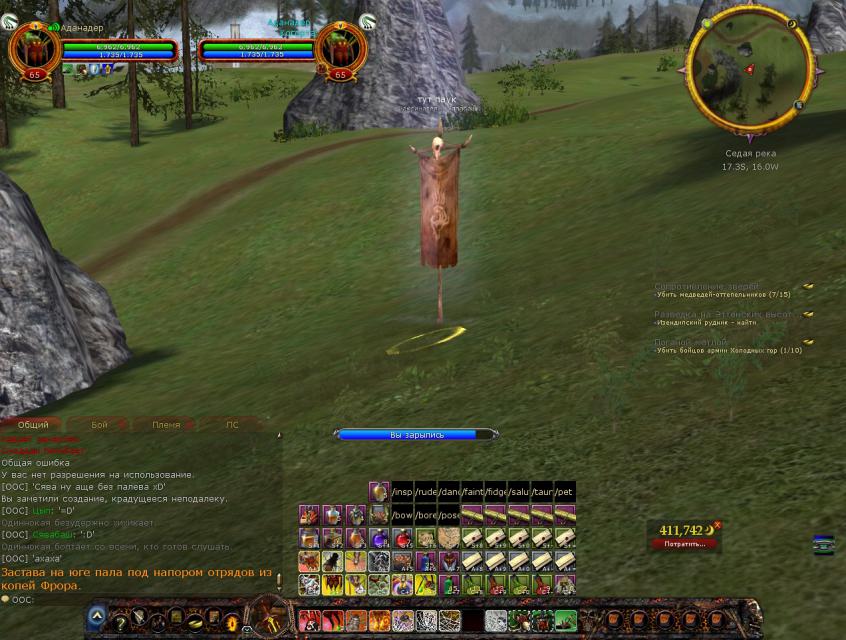Activate the /insp emote slot
This screenshot has width=846, height=640.
click(403, 492)
